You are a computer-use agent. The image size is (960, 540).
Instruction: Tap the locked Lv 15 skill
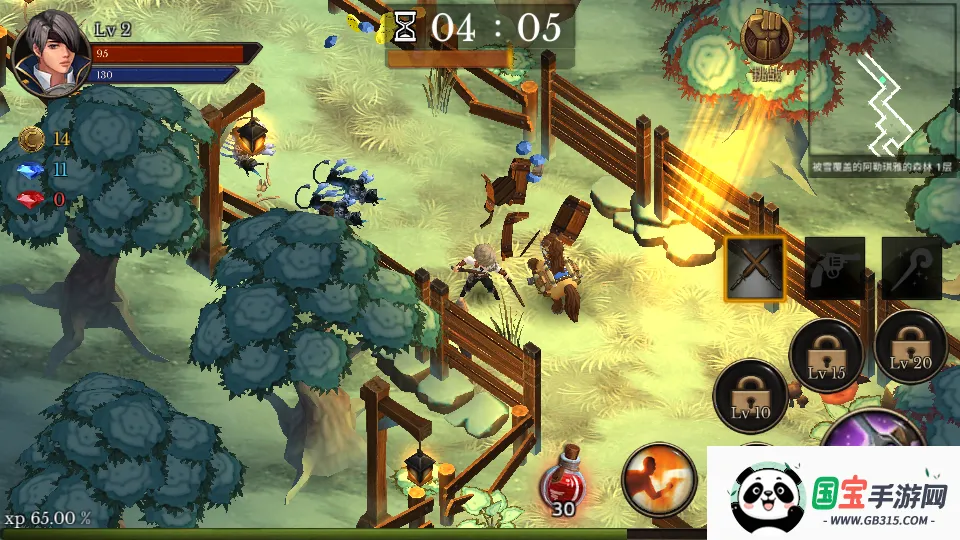(x=826, y=352)
